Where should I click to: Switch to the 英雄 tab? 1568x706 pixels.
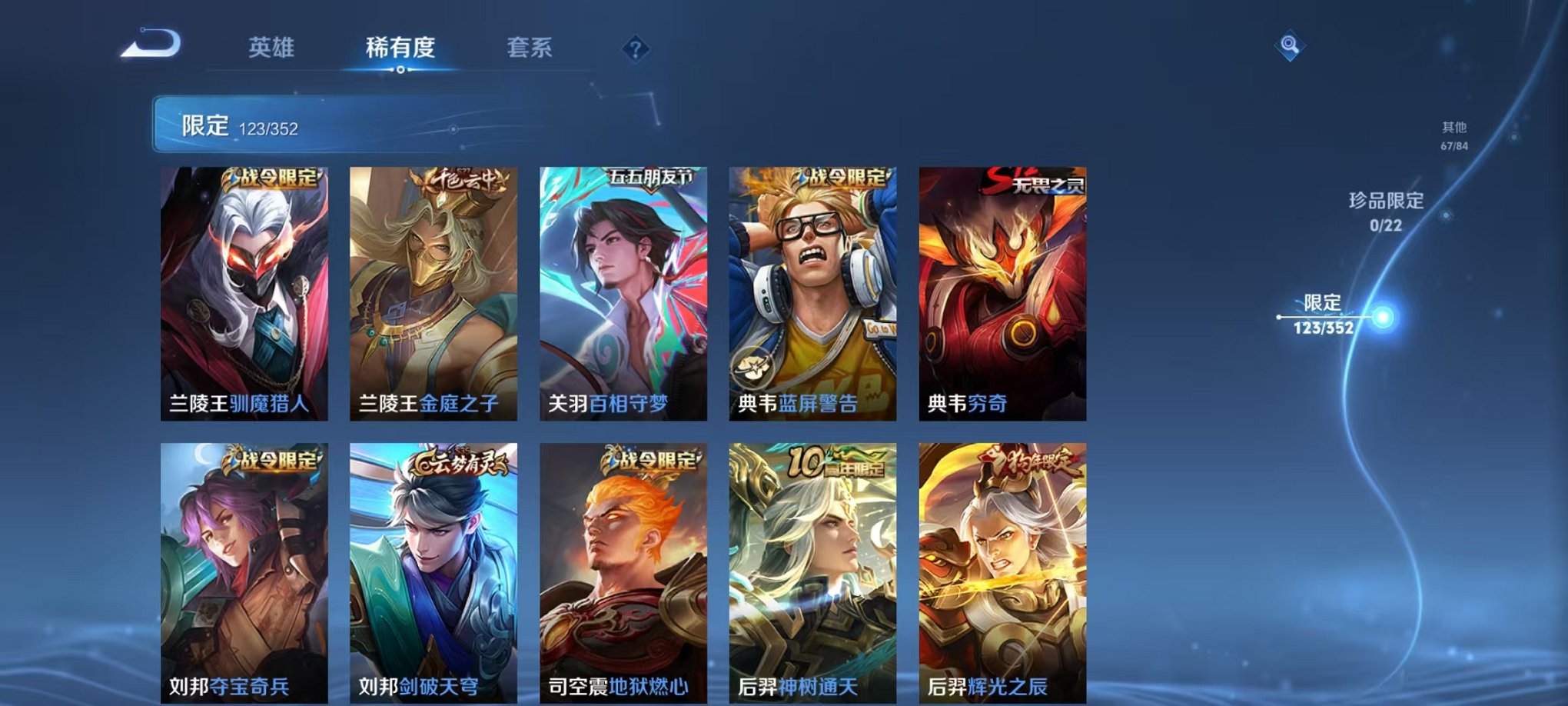(x=273, y=48)
